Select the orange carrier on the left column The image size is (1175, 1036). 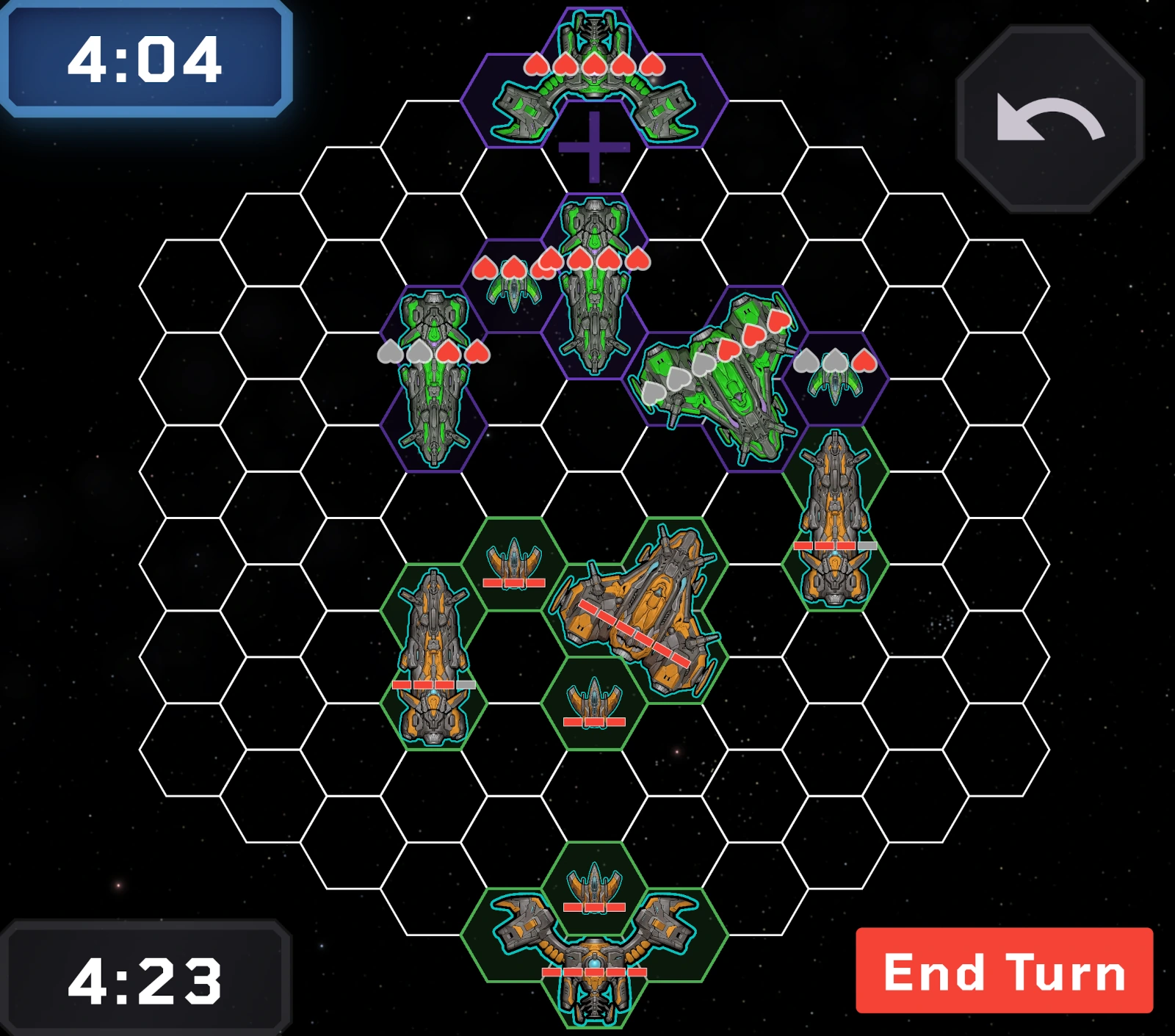[x=432, y=646]
